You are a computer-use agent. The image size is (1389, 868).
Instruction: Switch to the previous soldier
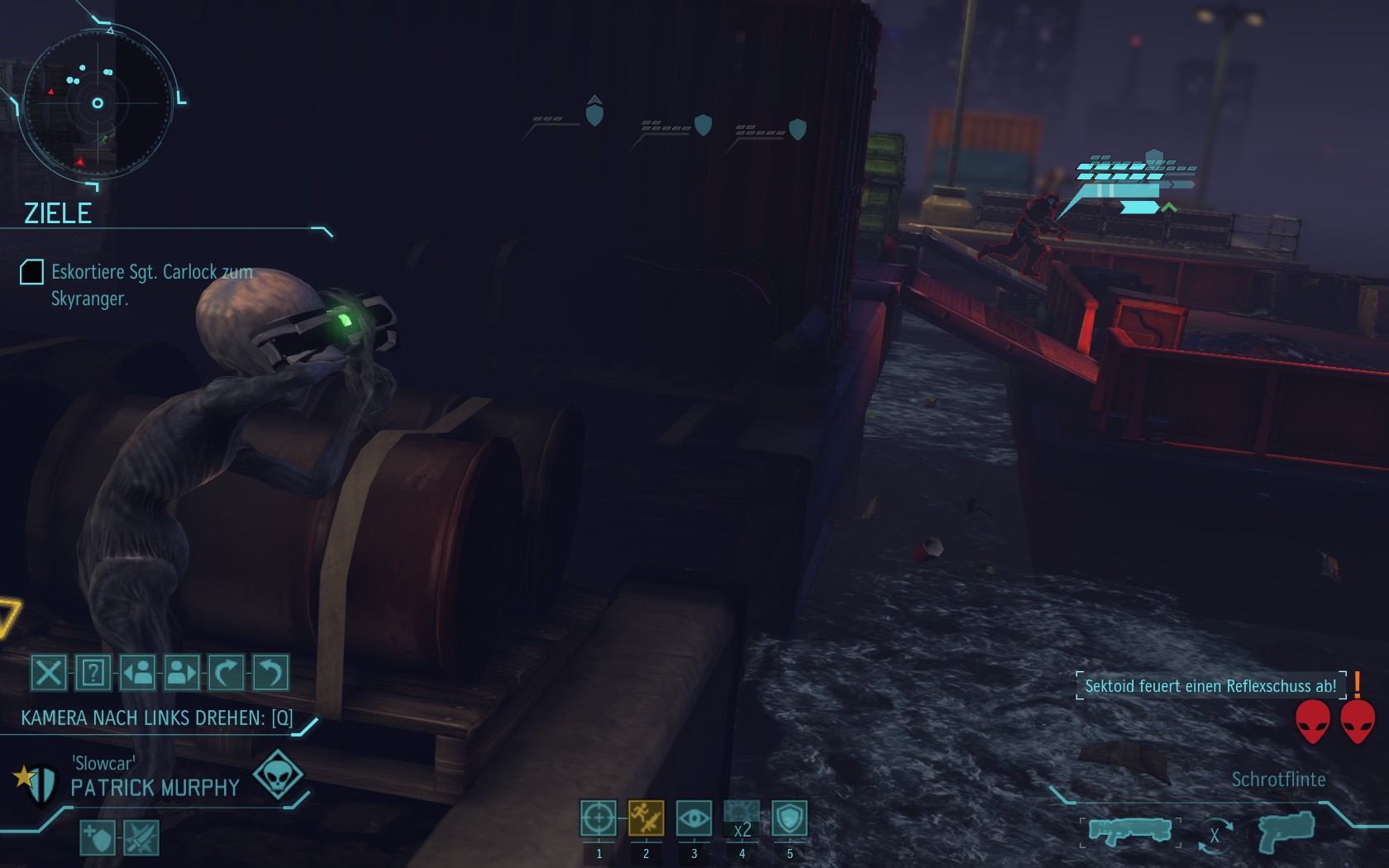138,673
